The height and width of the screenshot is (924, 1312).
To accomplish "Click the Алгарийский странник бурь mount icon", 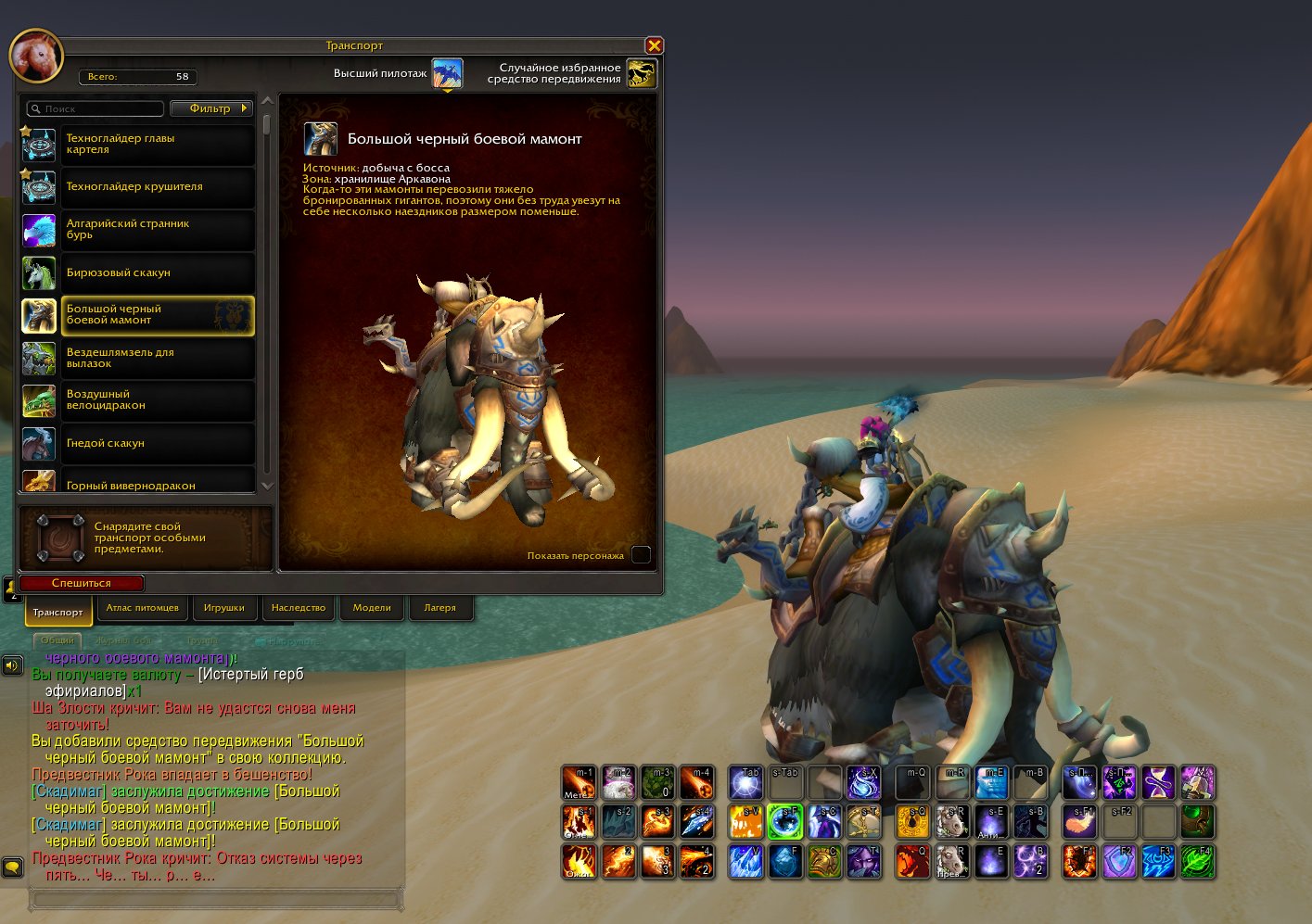I will pyautogui.click(x=39, y=230).
